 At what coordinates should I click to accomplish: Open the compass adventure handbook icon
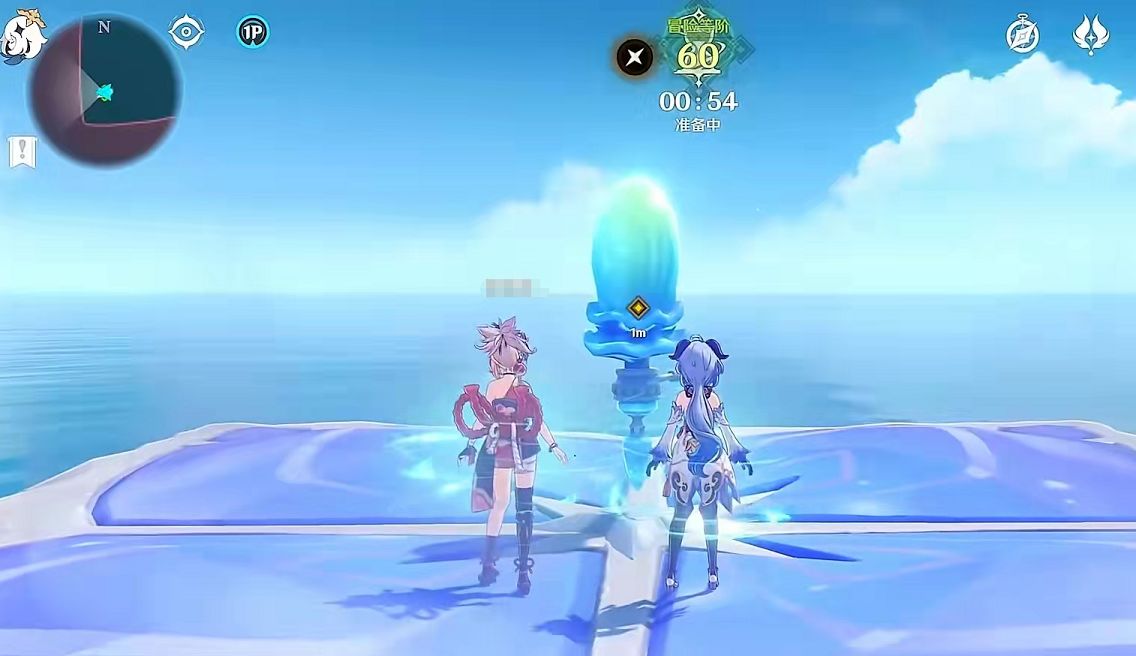click(1022, 36)
